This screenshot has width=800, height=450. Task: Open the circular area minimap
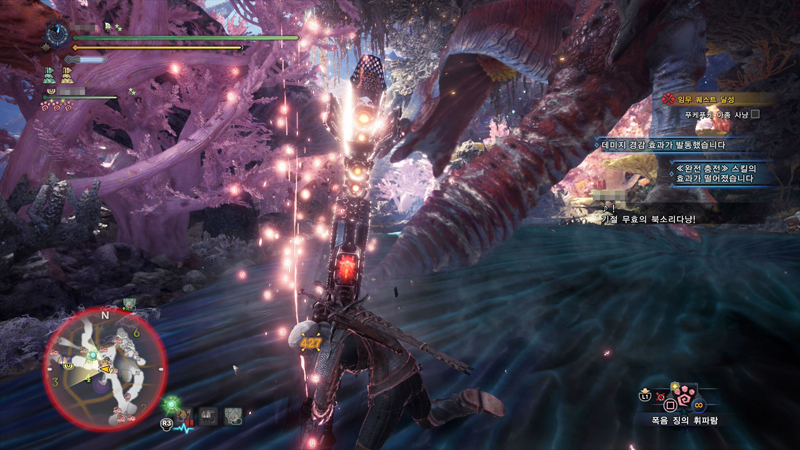(104, 369)
